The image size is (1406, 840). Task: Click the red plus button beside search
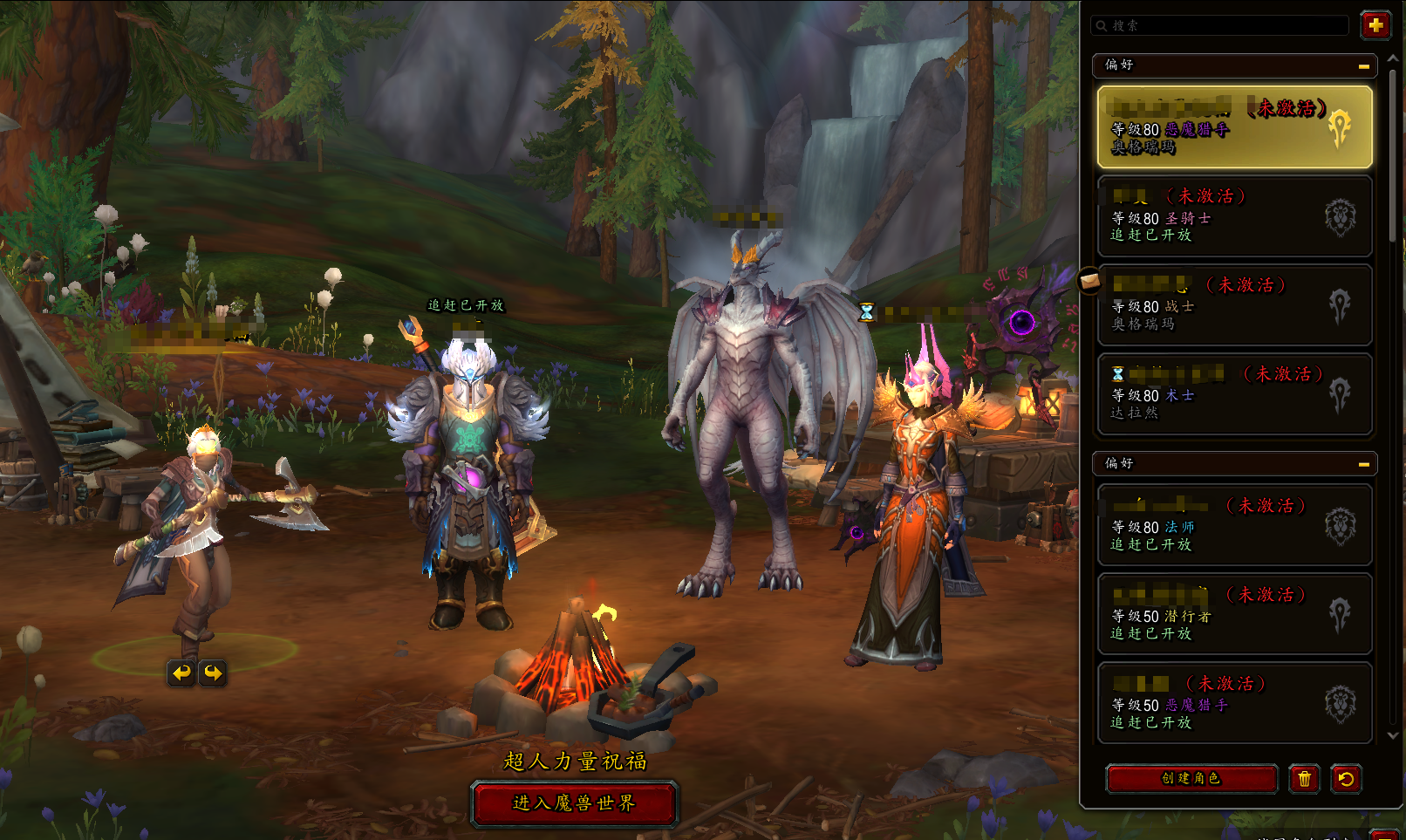(x=1375, y=25)
